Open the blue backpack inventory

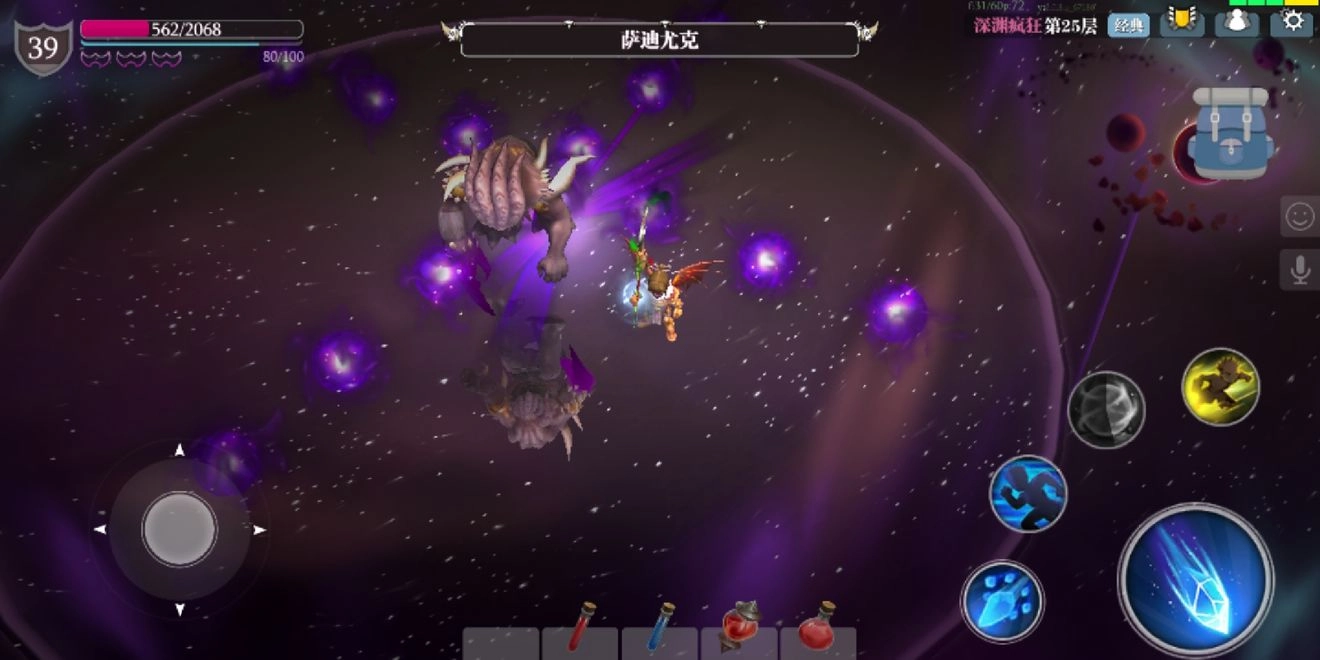click(1231, 133)
